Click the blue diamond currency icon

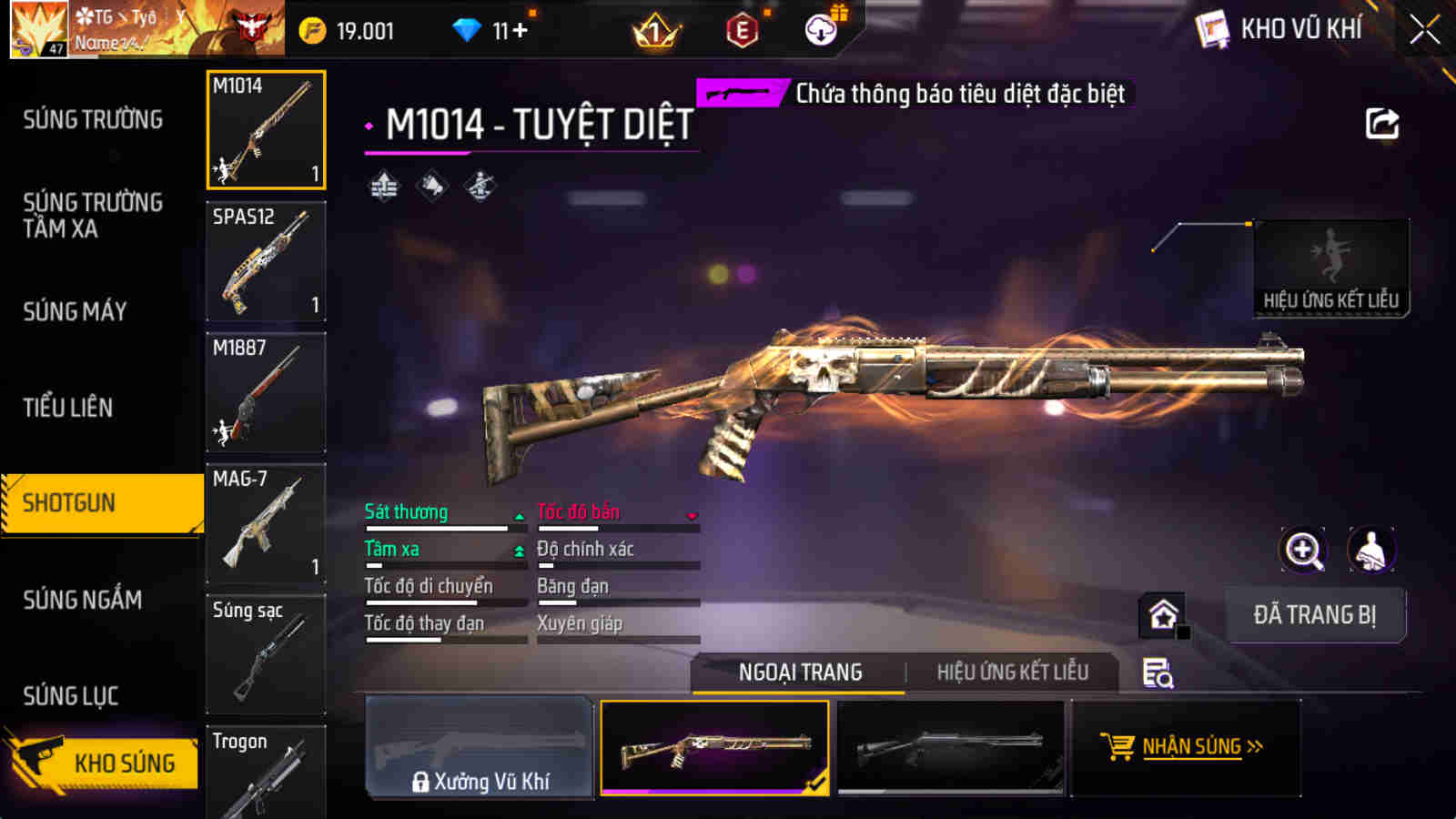pos(466,29)
